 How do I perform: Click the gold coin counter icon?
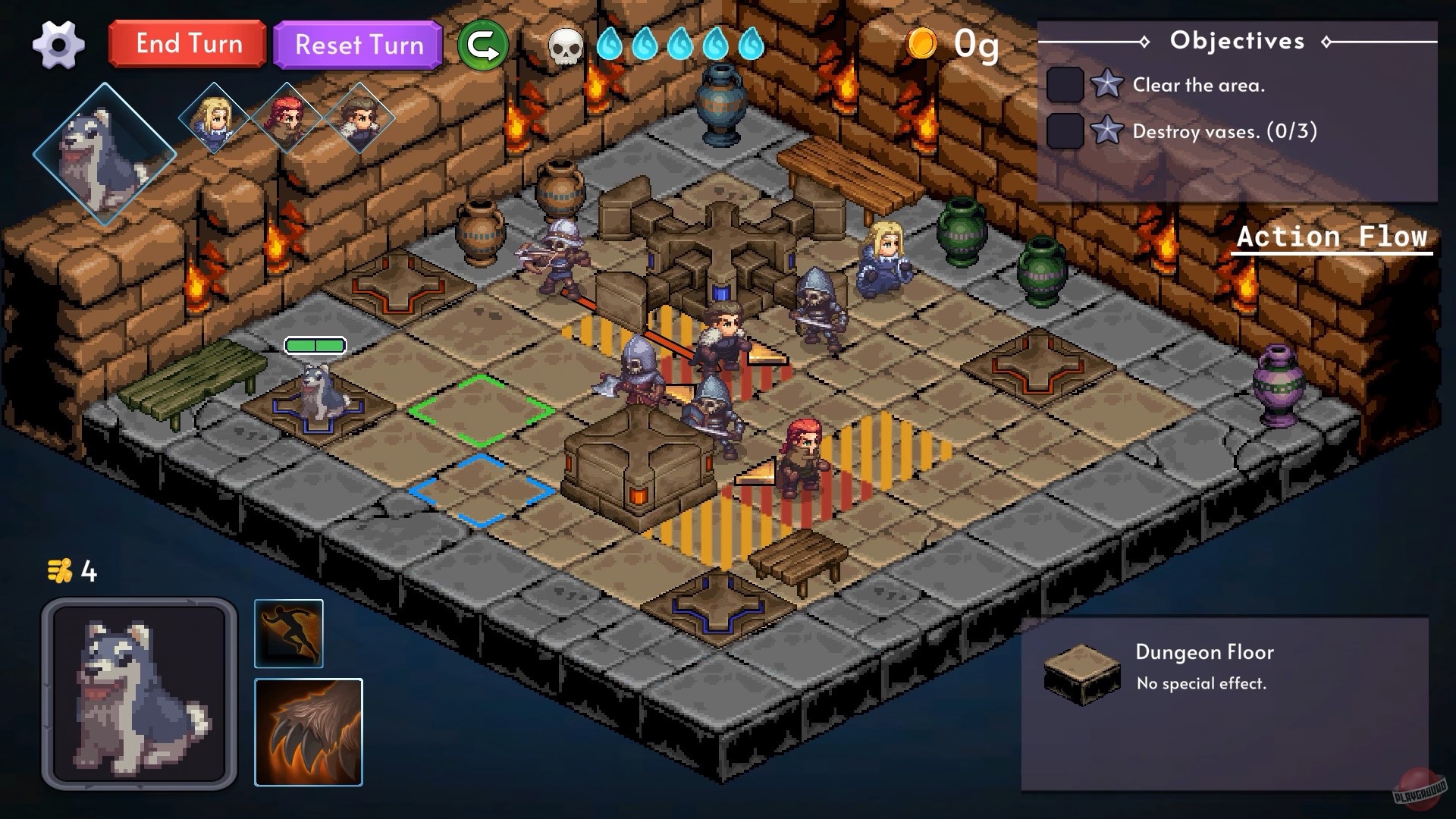[x=920, y=44]
